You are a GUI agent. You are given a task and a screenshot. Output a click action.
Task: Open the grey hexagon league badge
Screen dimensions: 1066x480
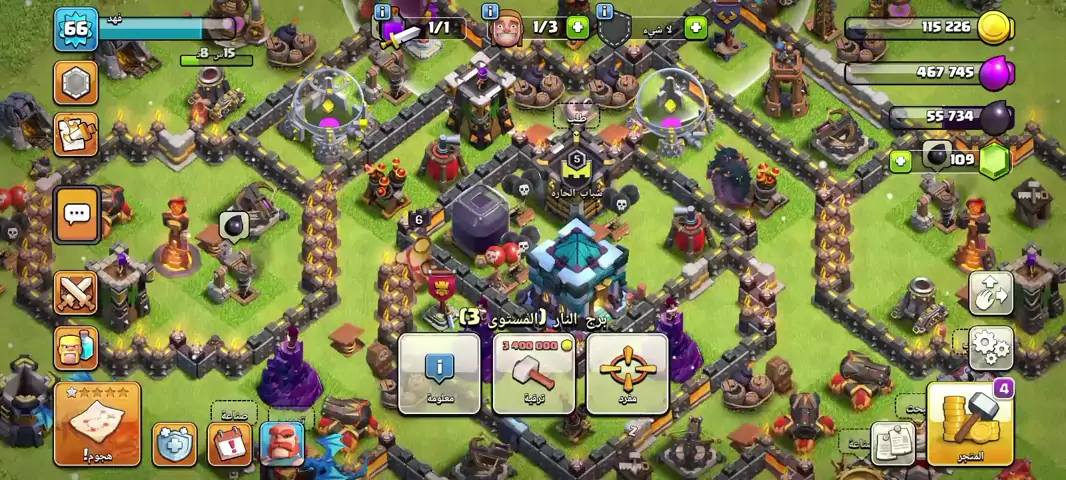coord(76,82)
